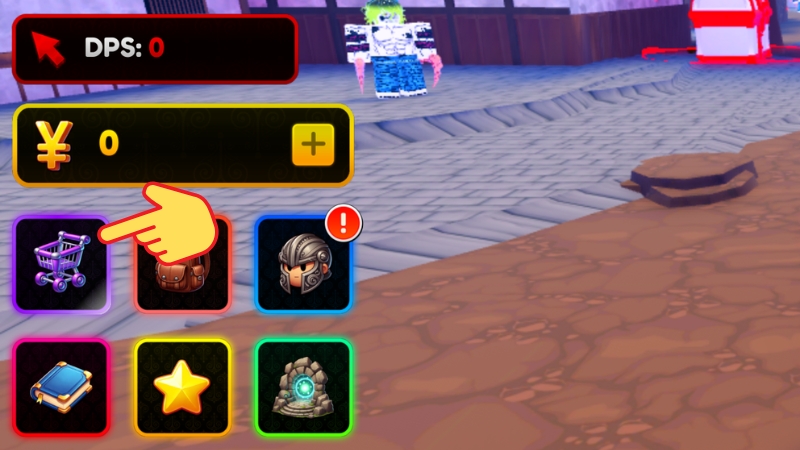Viewport: 800px width, 450px height.
Task: Click the yellow plus button to add yen
Action: click(313, 146)
